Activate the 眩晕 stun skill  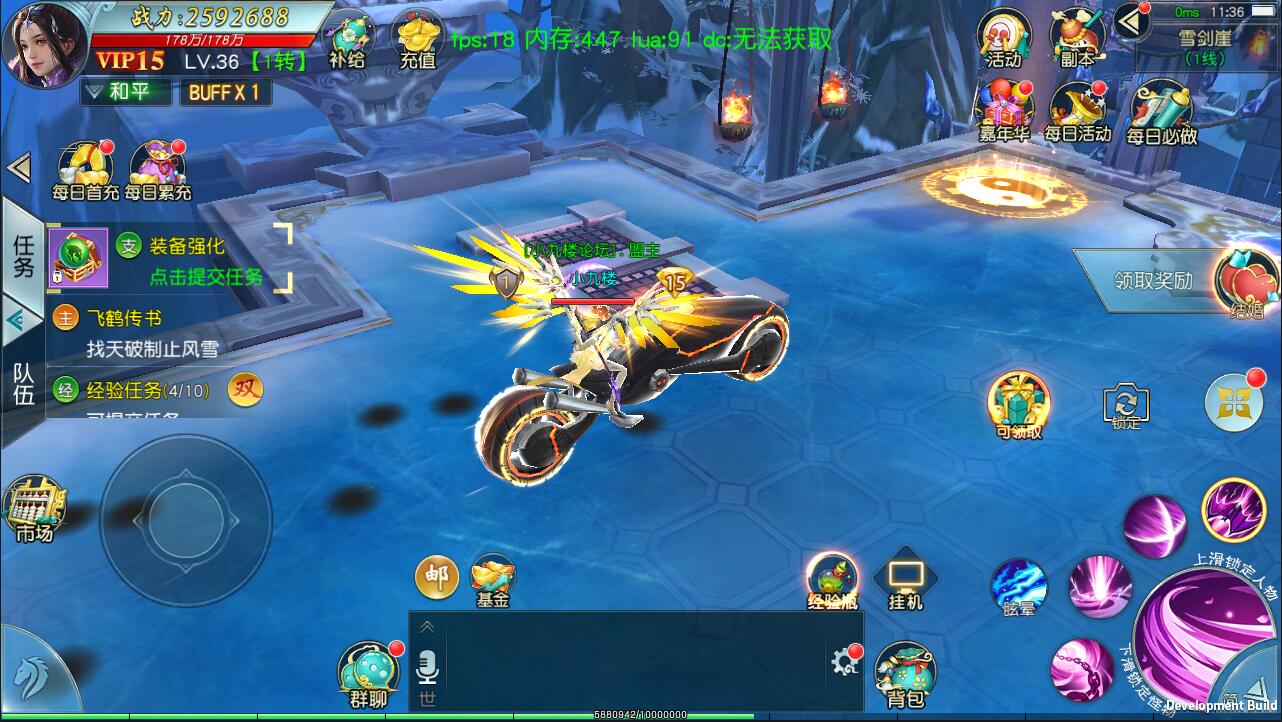[1018, 587]
